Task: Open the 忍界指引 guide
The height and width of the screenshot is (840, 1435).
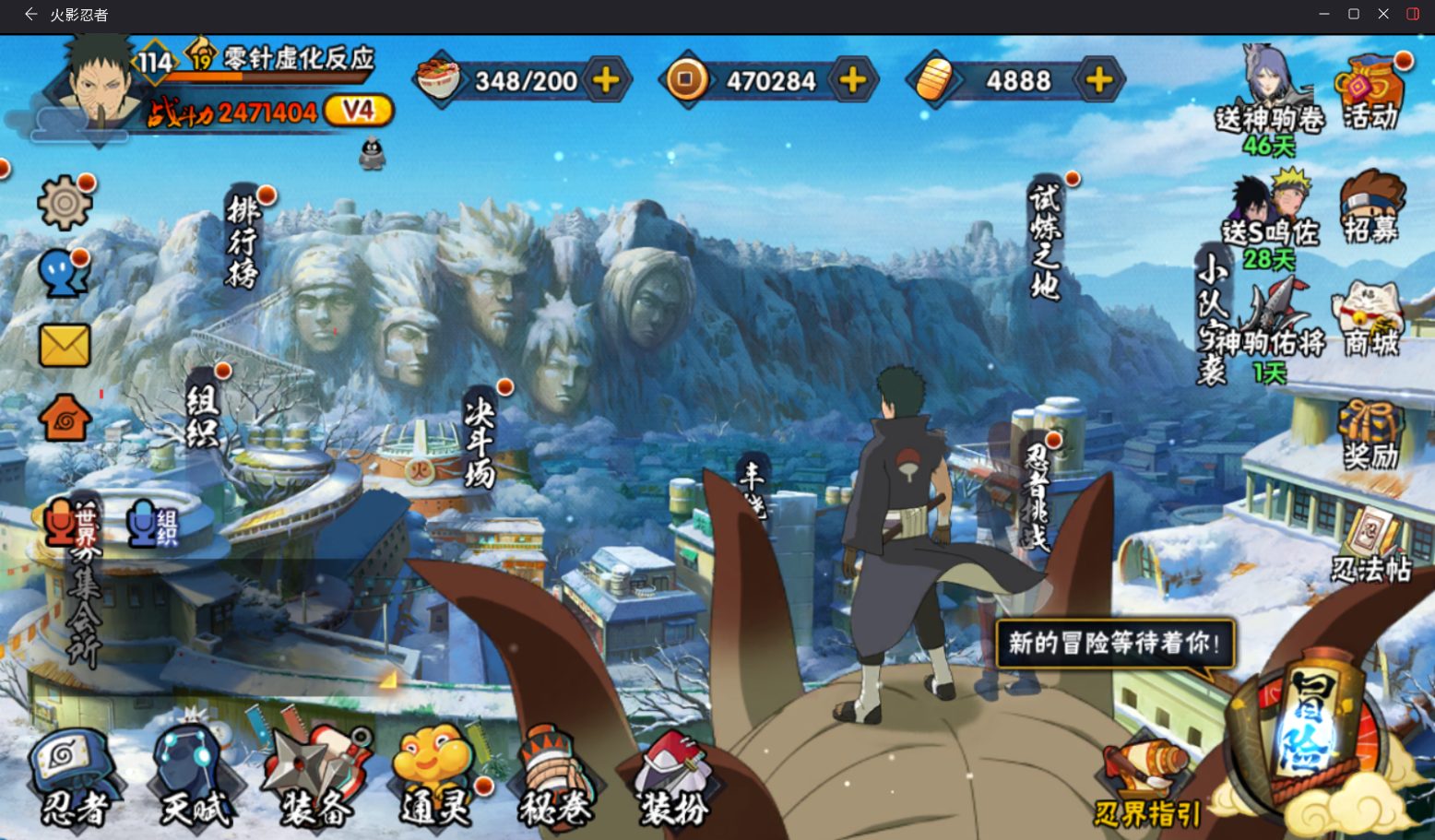Action: [x=1146, y=786]
